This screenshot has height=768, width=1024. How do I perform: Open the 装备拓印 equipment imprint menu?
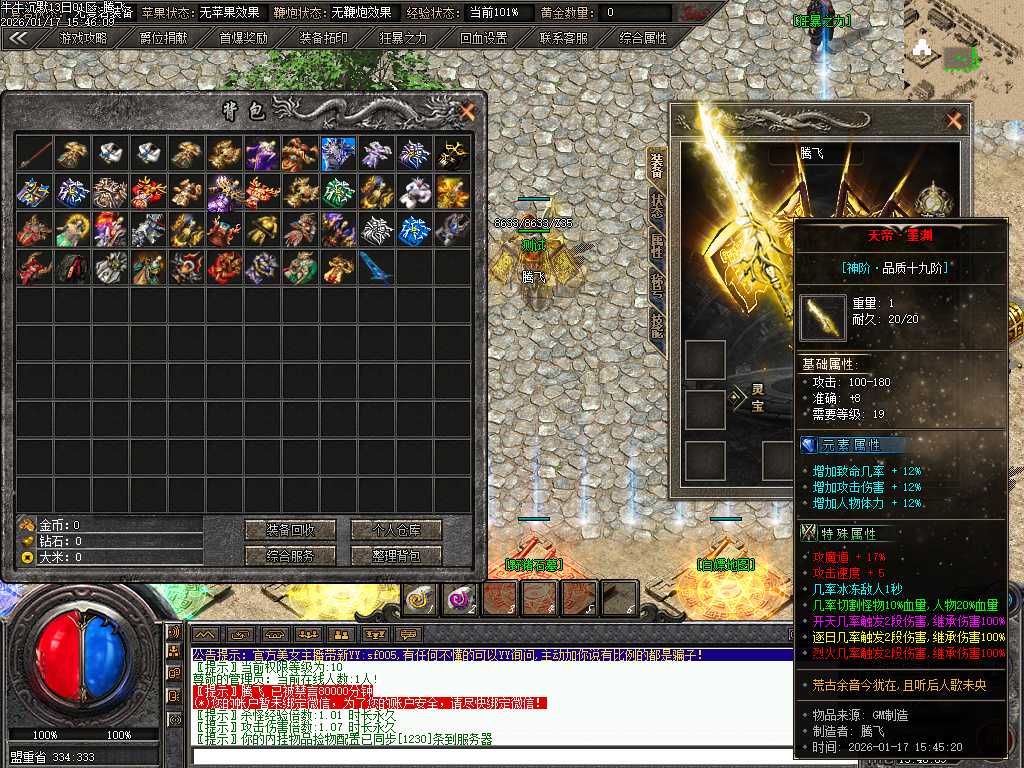click(324, 38)
